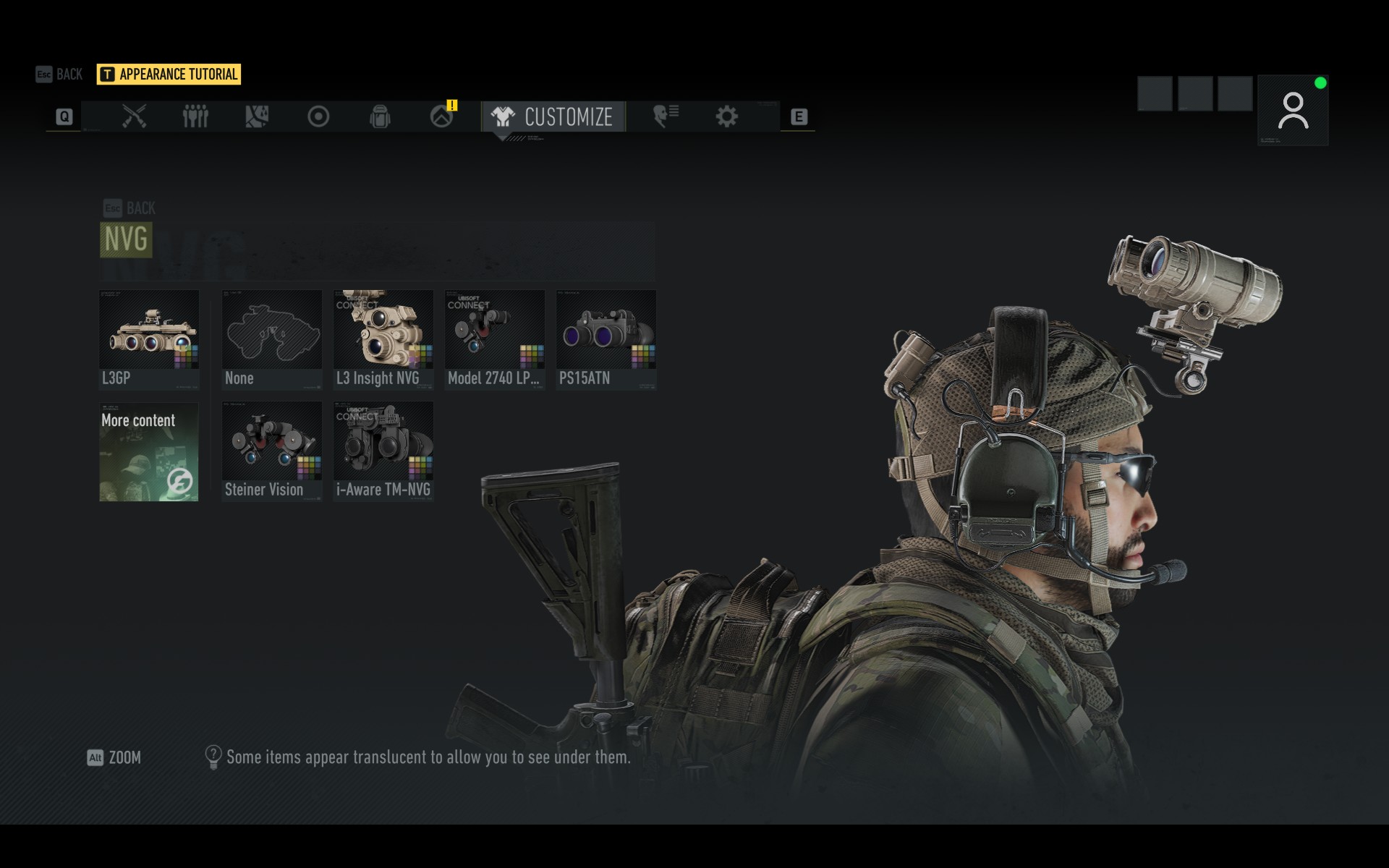The height and width of the screenshot is (868, 1389).
Task: Open the Appearance Tutorial
Action: point(169,74)
